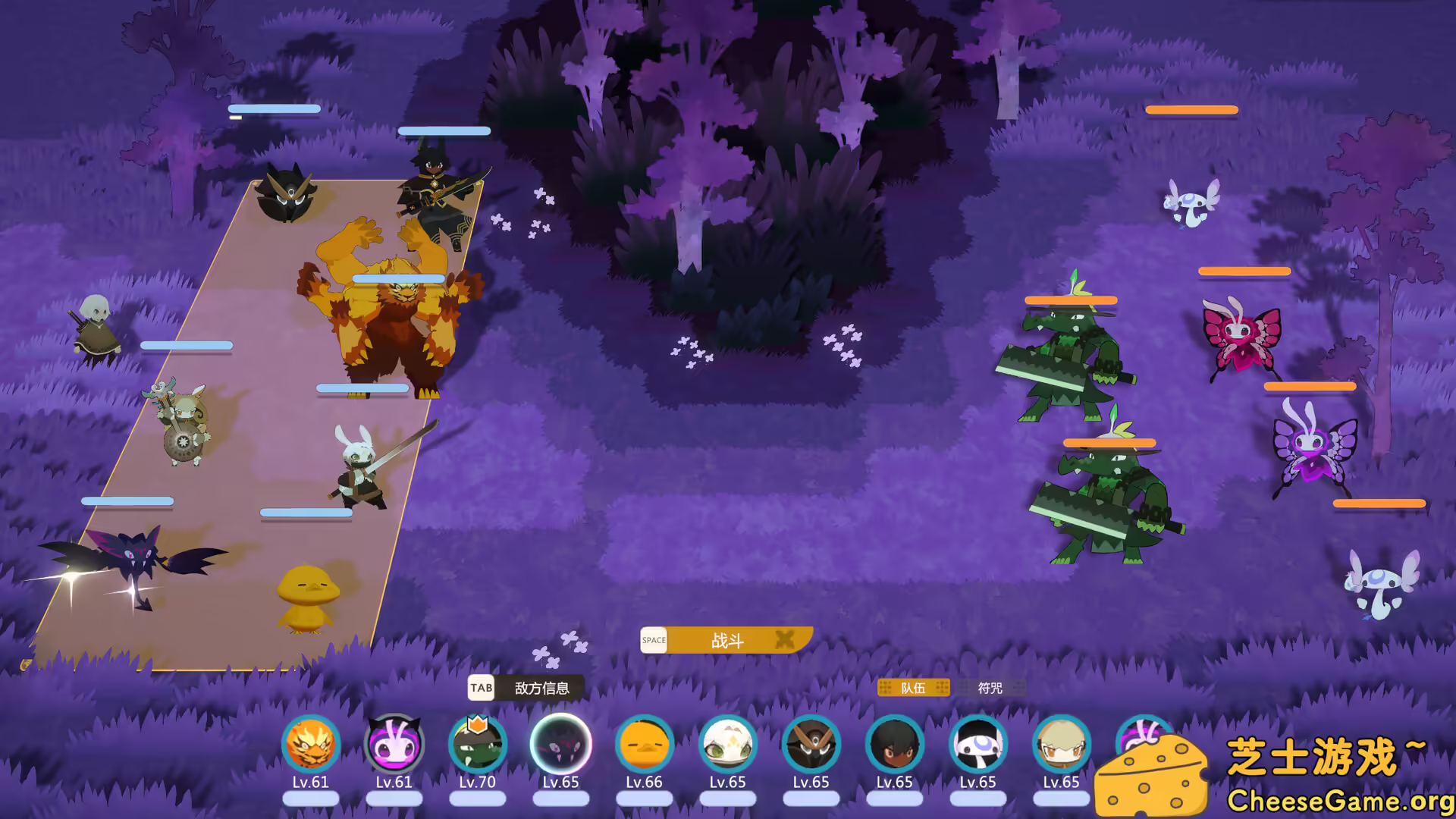
Task: Switch to the 符咒 spell tab
Action: (x=990, y=688)
